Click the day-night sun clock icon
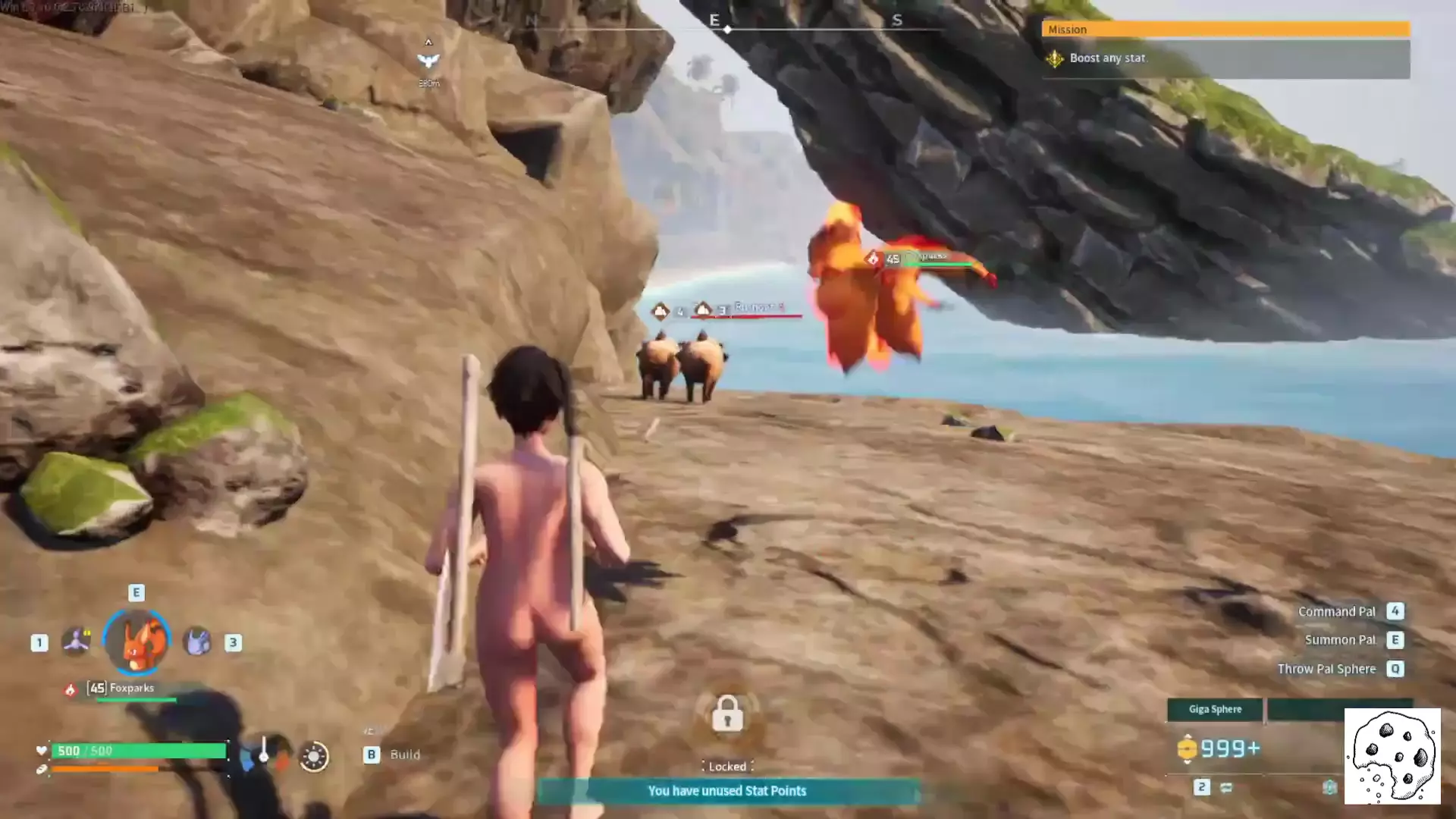Viewport: 1456px width, 819px height. (314, 756)
